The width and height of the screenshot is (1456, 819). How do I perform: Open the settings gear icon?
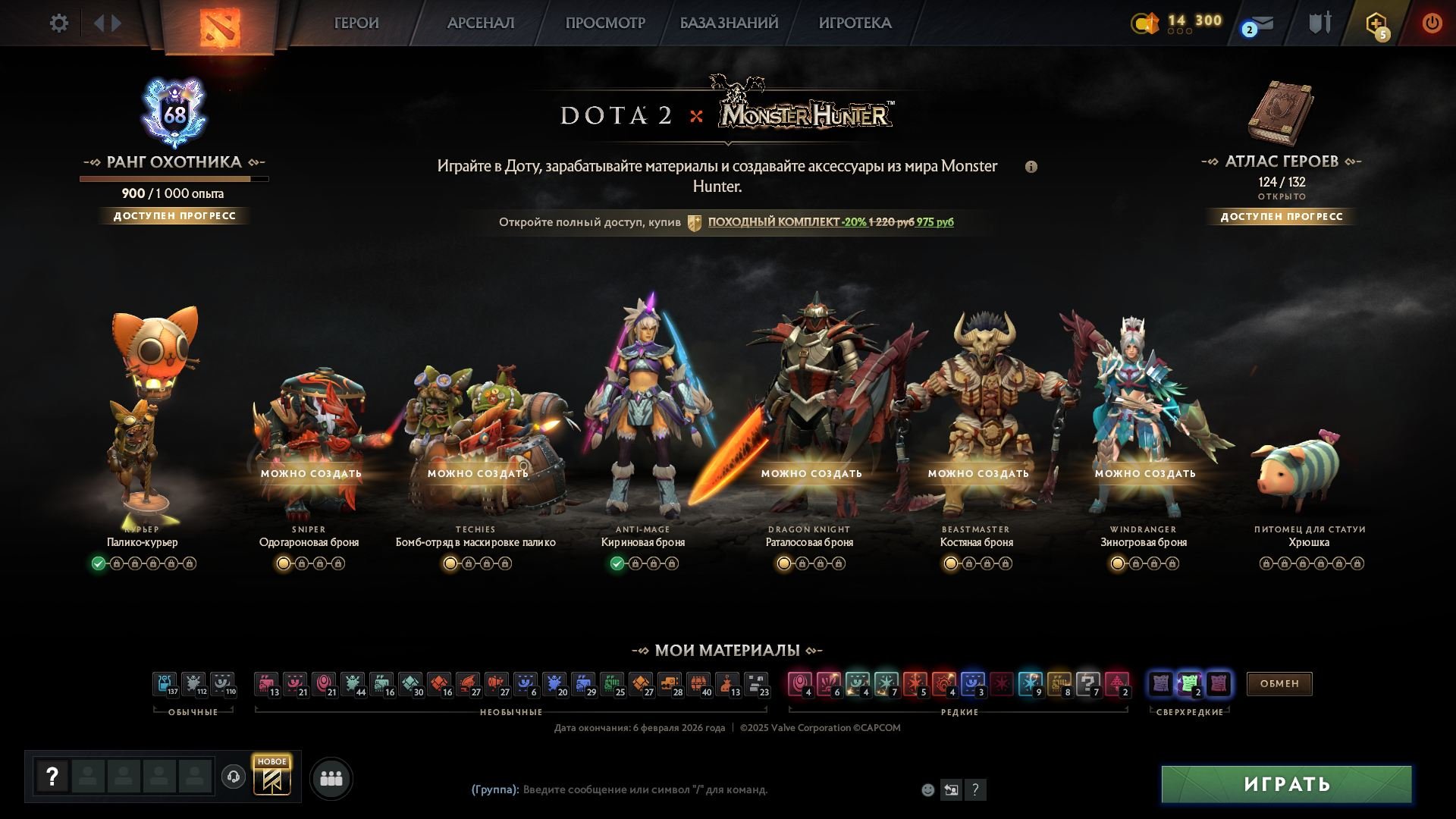[59, 23]
